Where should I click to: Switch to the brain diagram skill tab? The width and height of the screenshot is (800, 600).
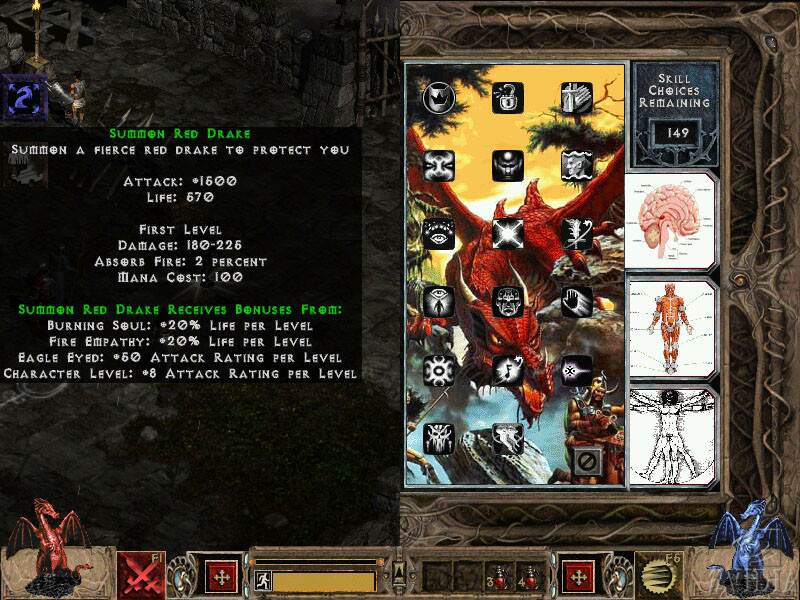click(670, 220)
